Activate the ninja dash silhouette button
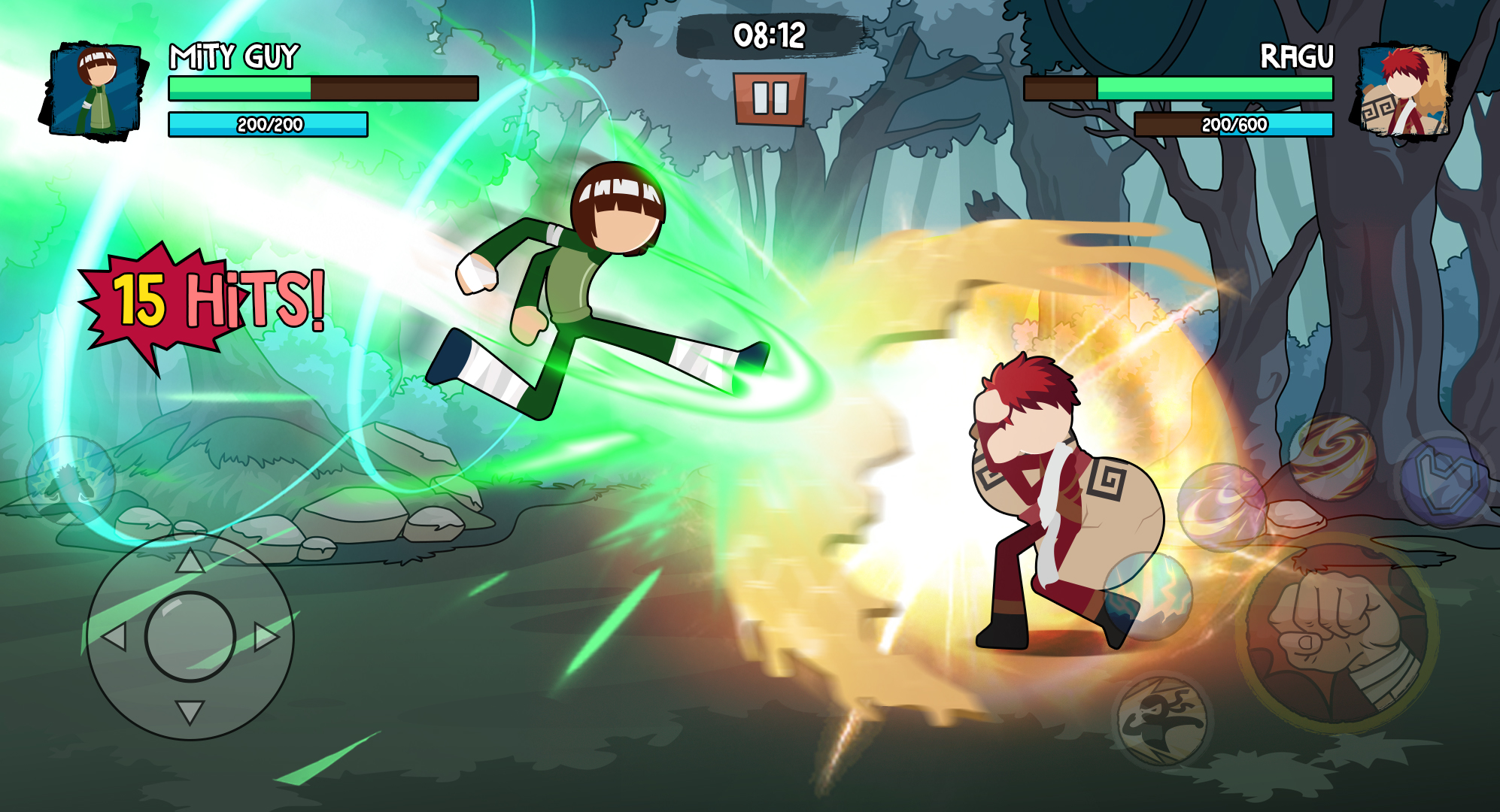The width and height of the screenshot is (1500, 812). tap(1161, 720)
